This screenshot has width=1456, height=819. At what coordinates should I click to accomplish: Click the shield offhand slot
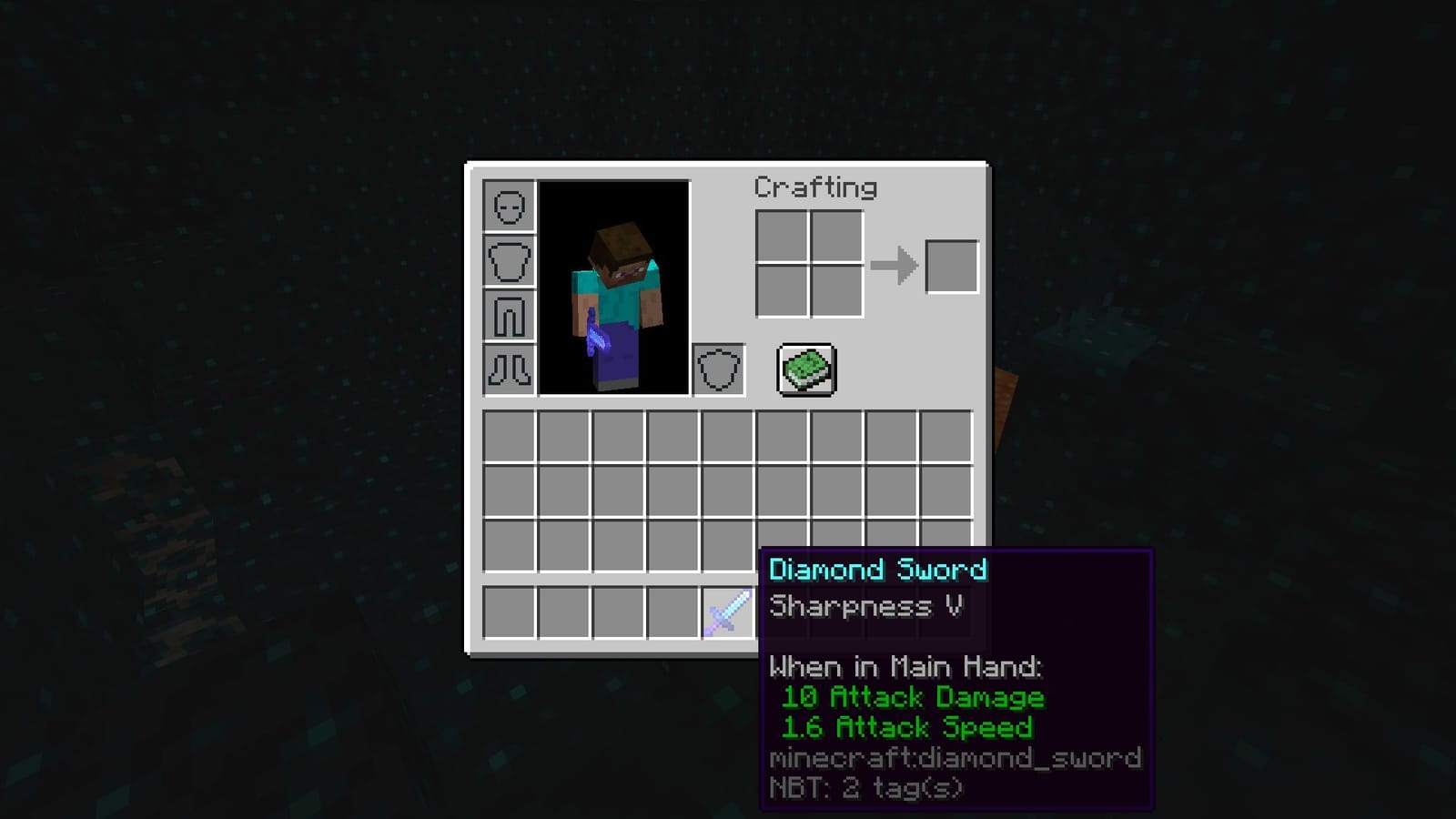click(x=718, y=369)
